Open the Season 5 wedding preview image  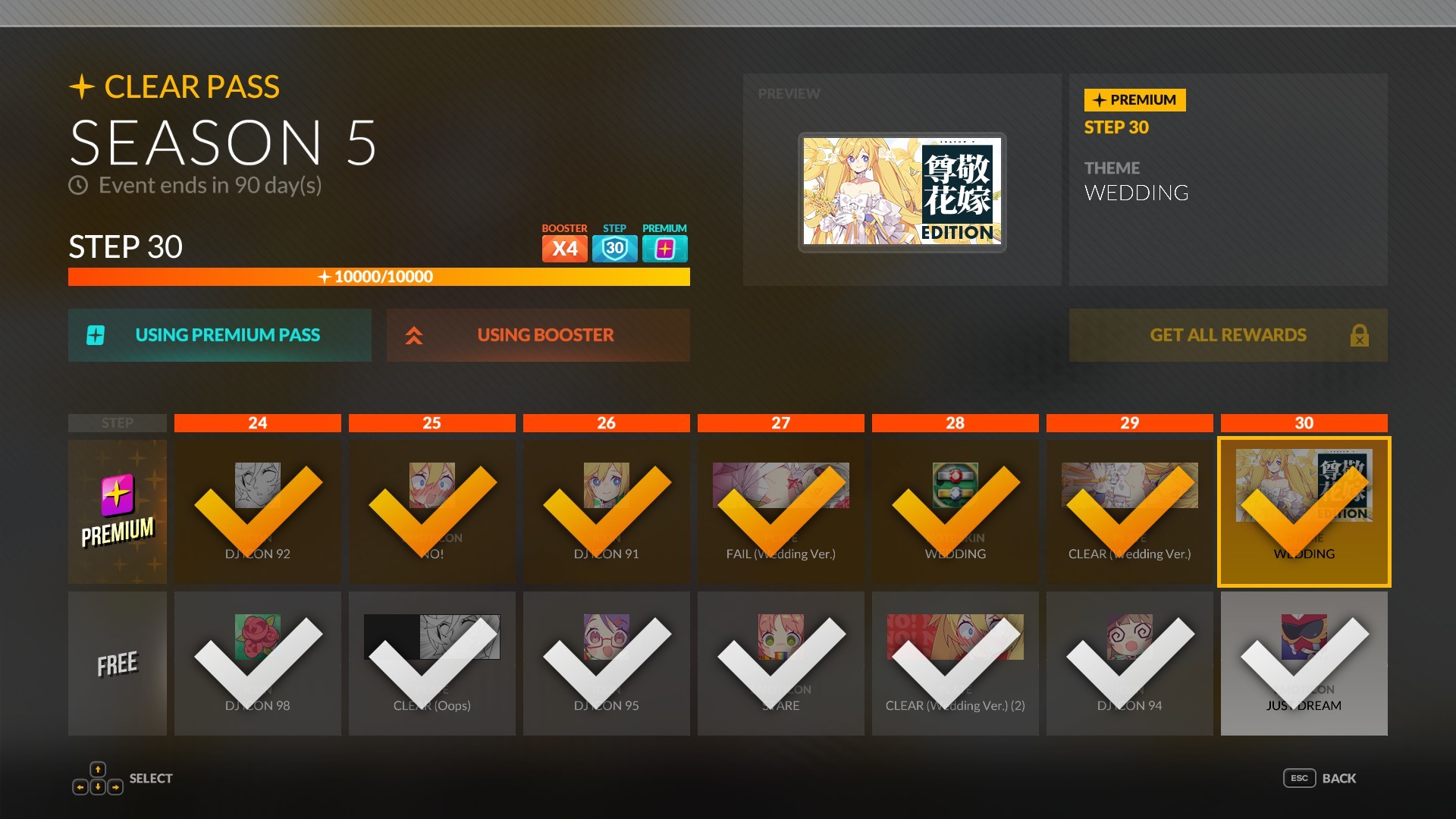(x=902, y=191)
